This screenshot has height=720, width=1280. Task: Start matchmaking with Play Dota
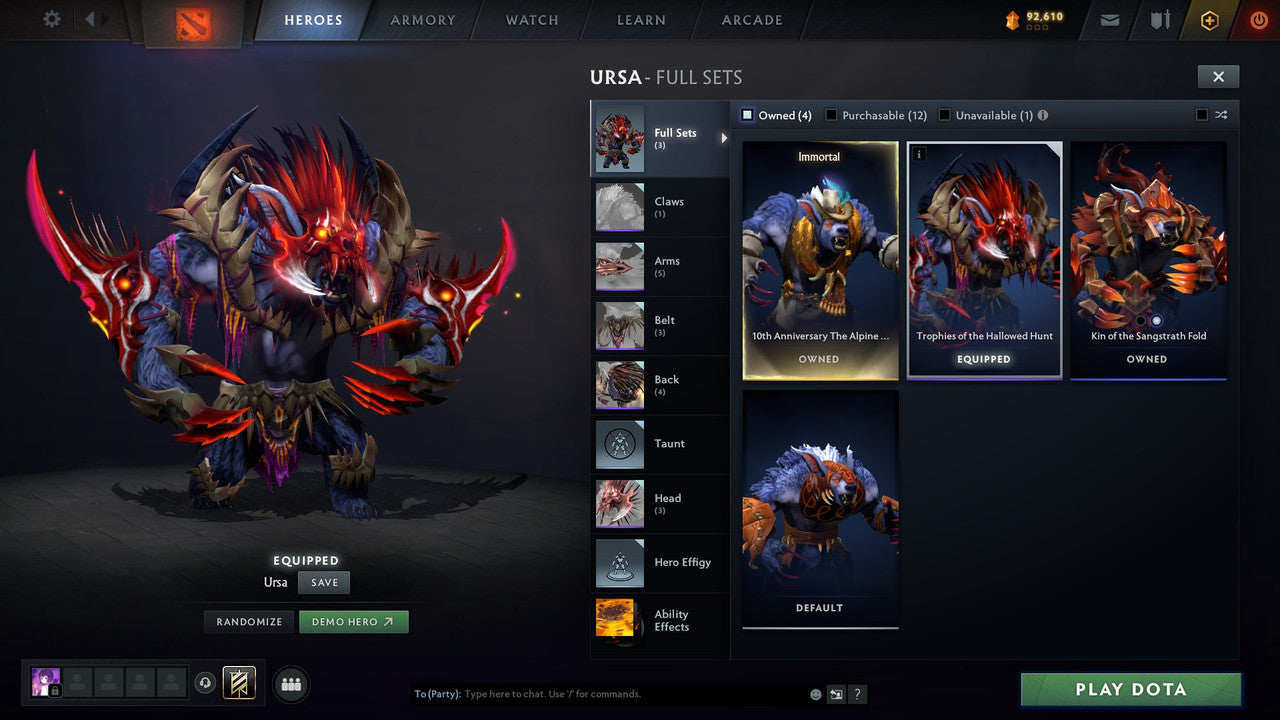point(1130,689)
